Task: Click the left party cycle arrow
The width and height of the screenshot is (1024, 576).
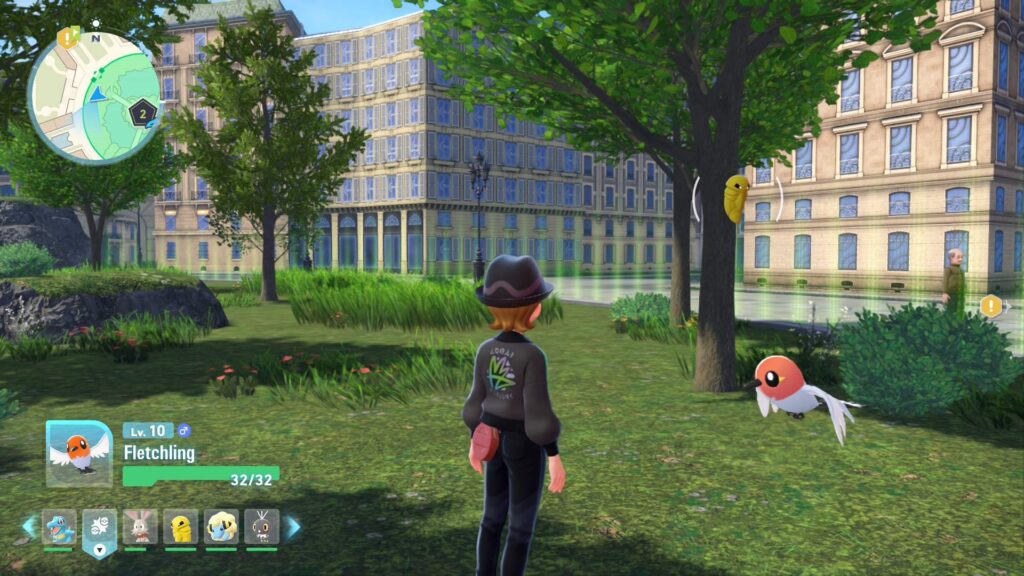Action: [29, 527]
